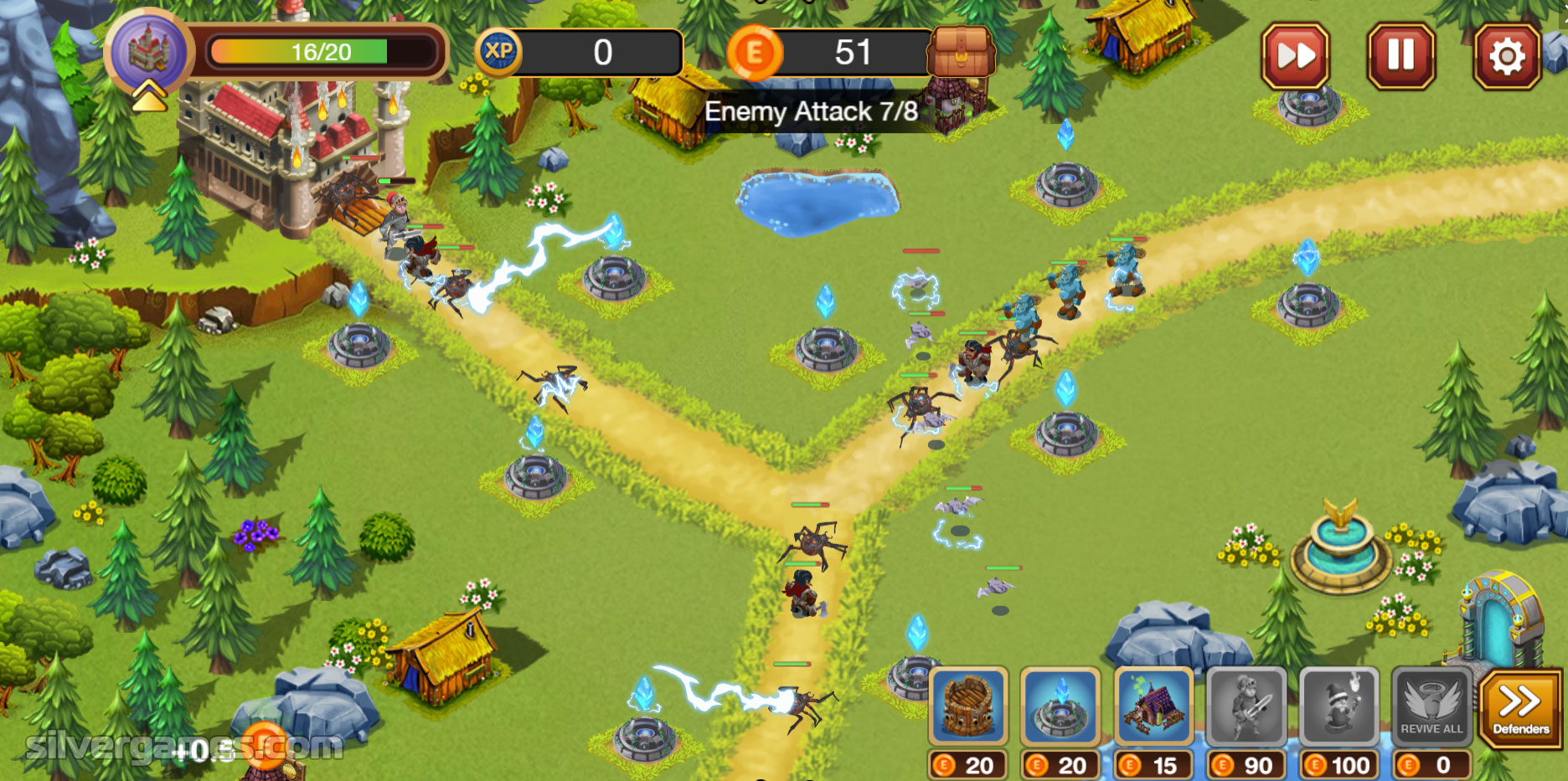Screen dimensions: 1568x781
Task: Open the gear settings menu
Action: tap(1506, 56)
